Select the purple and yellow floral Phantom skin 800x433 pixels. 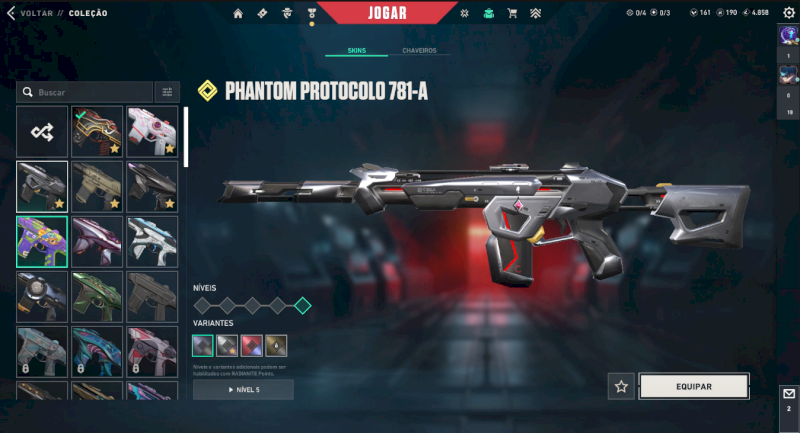42,241
